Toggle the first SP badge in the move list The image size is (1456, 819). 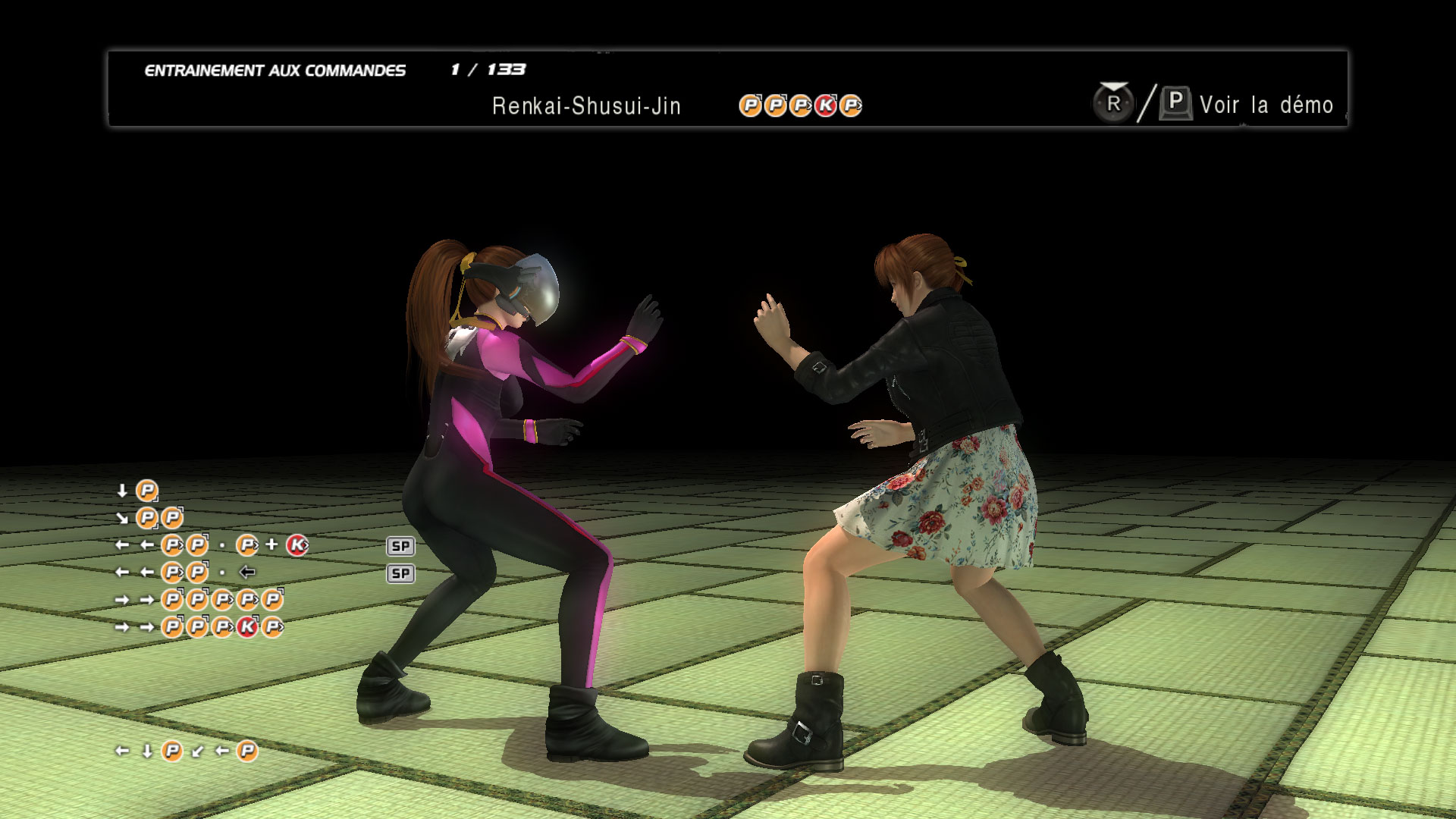pyautogui.click(x=401, y=546)
